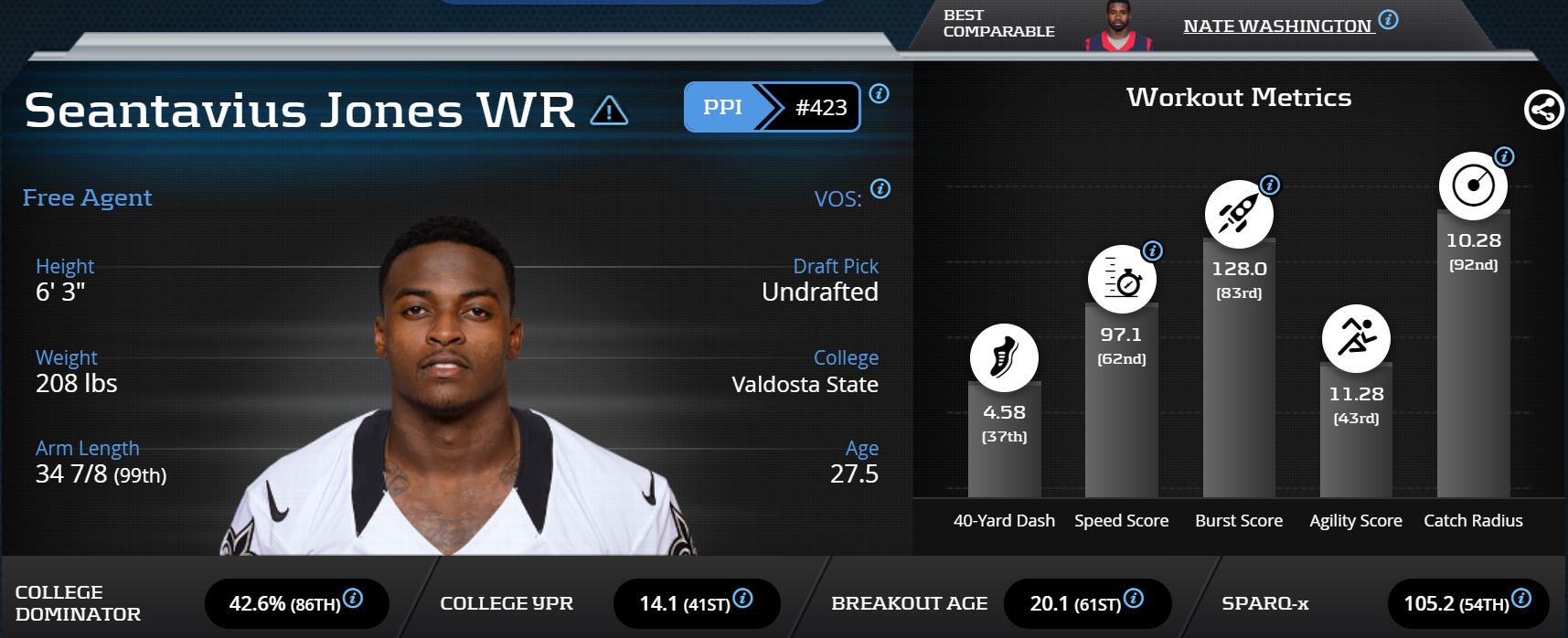
Task: Click the Breakout Age info icon
Action: click(x=1134, y=599)
